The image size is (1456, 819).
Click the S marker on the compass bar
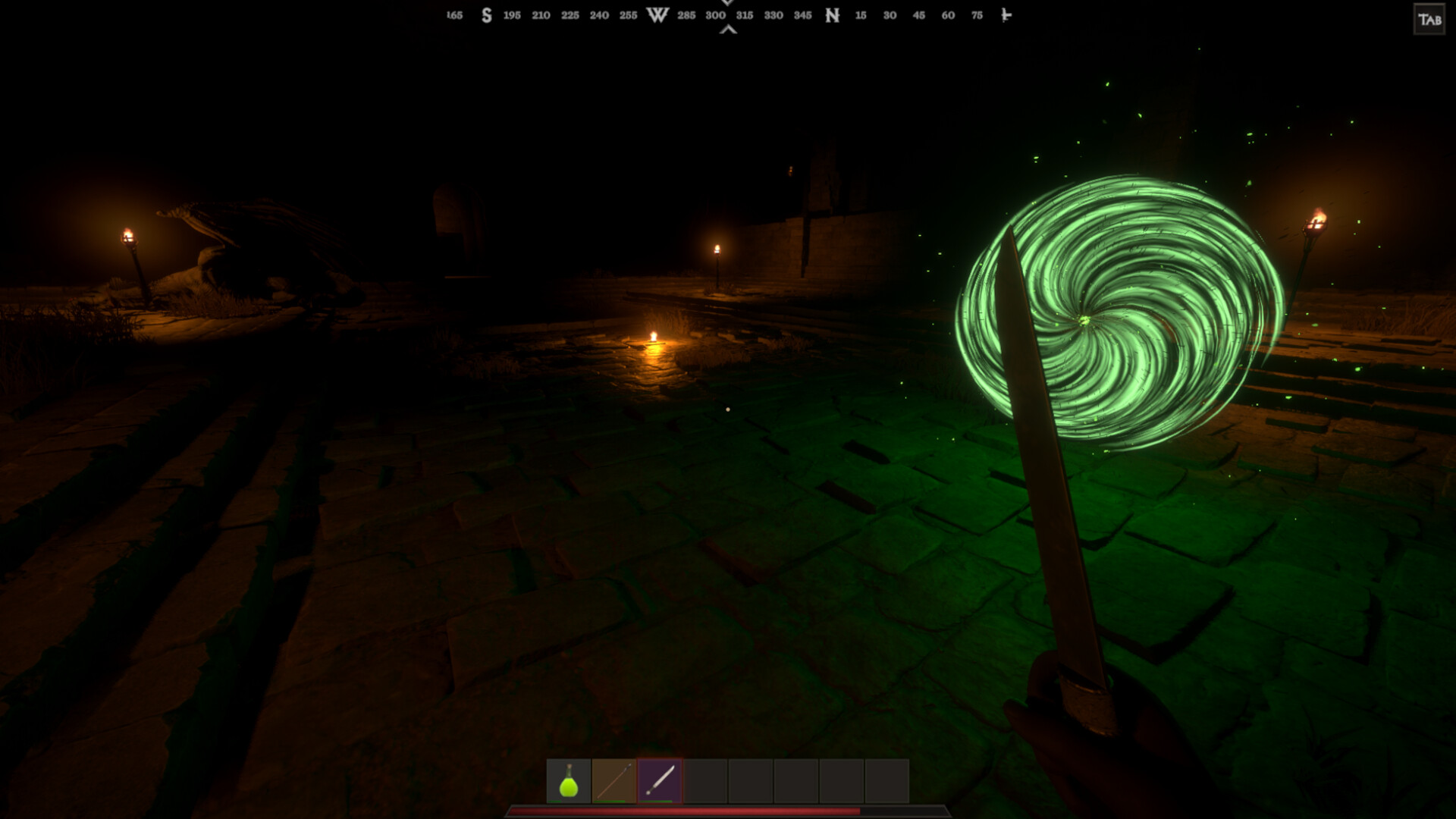[x=486, y=14]
